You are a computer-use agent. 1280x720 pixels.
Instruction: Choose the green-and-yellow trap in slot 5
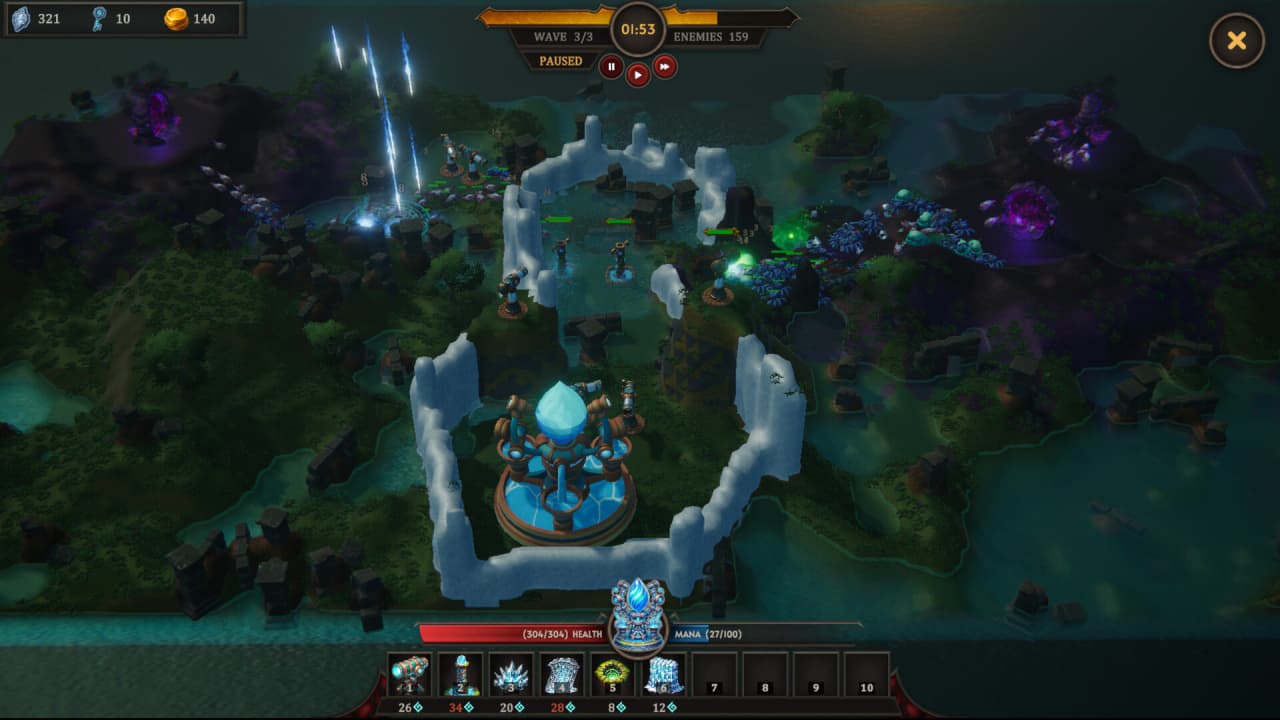[x=613, y=674]
